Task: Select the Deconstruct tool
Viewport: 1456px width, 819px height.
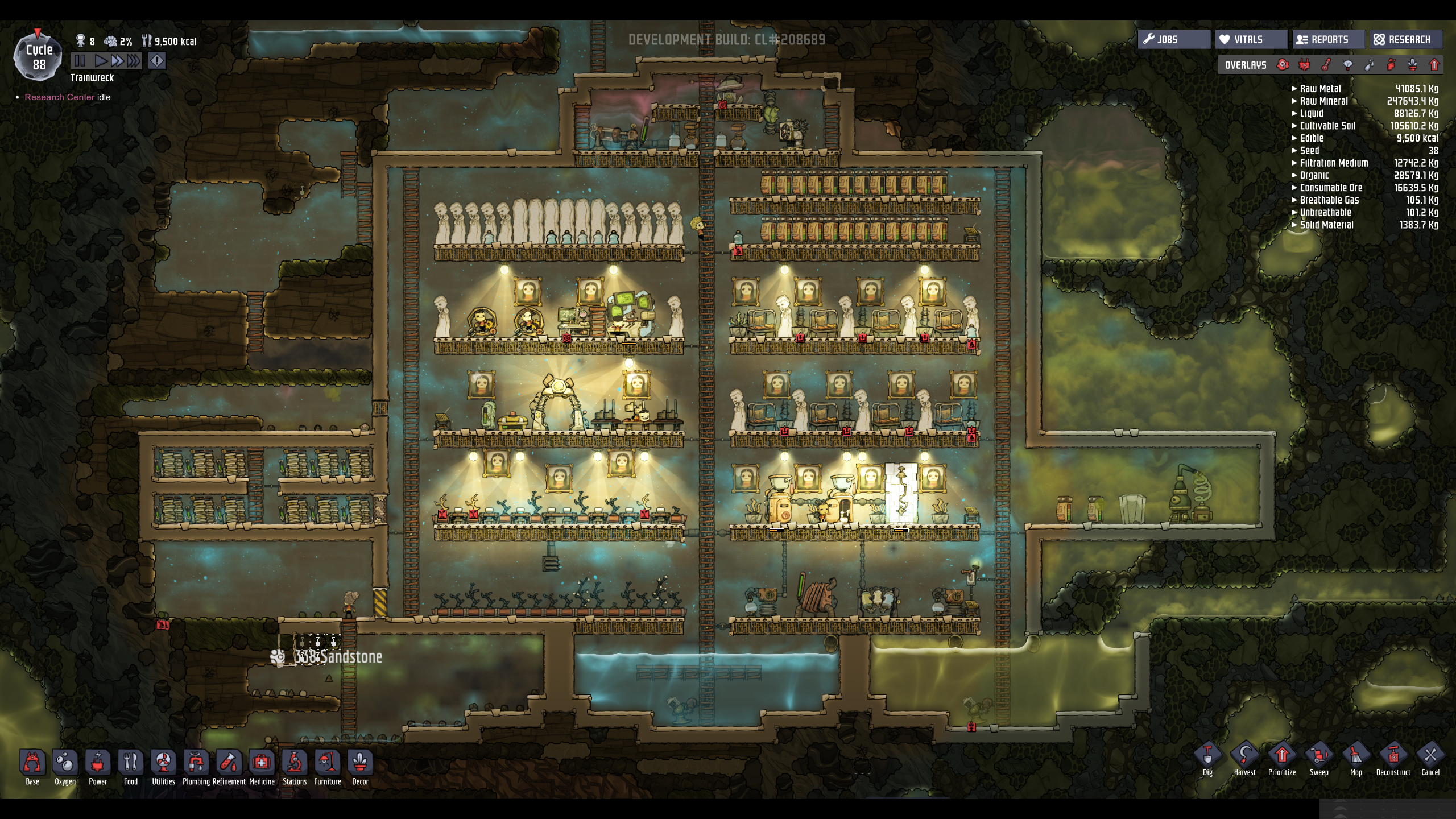Action: [x=1393, y=759]
